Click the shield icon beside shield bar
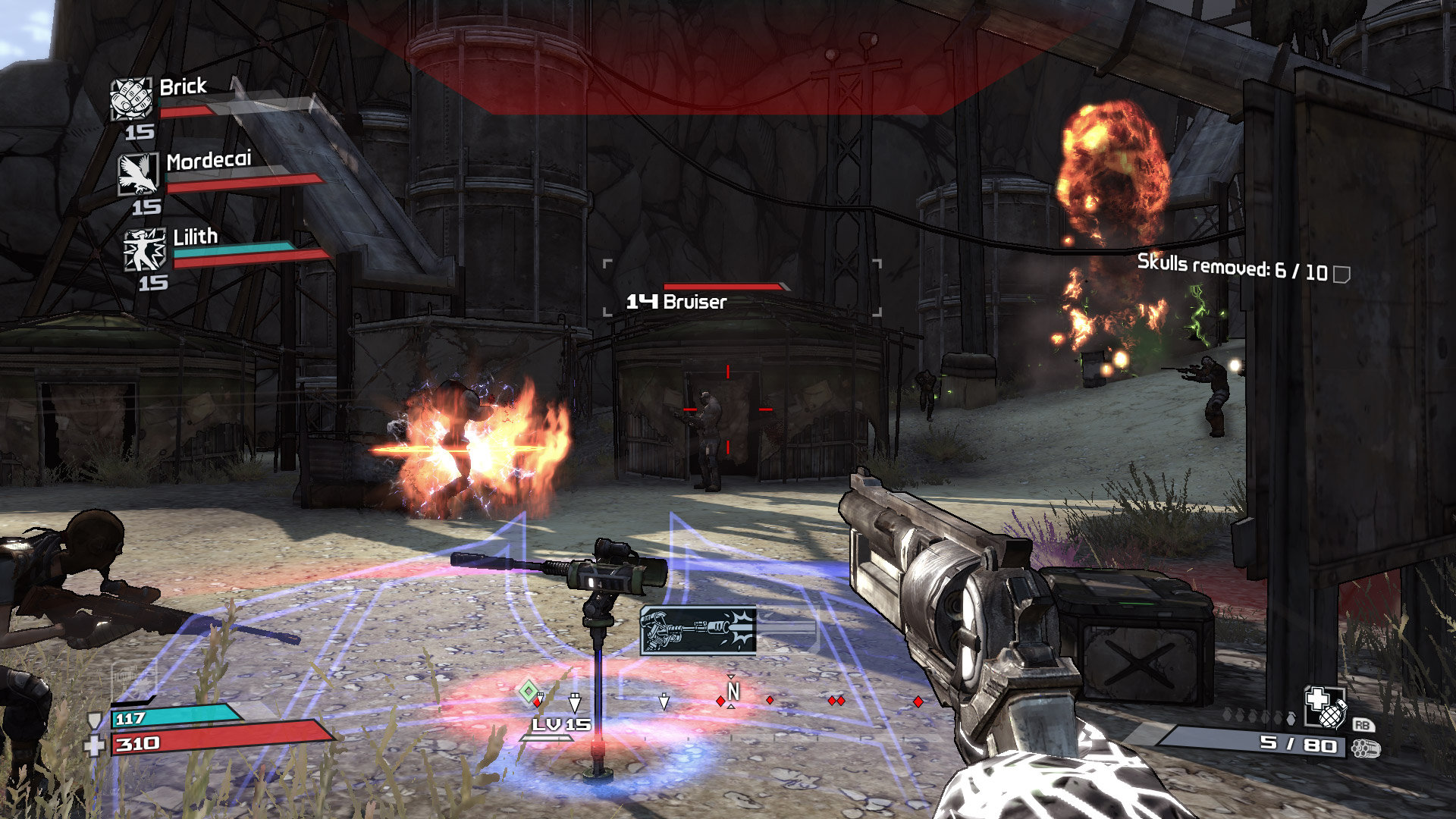 (x=95, y=720)
